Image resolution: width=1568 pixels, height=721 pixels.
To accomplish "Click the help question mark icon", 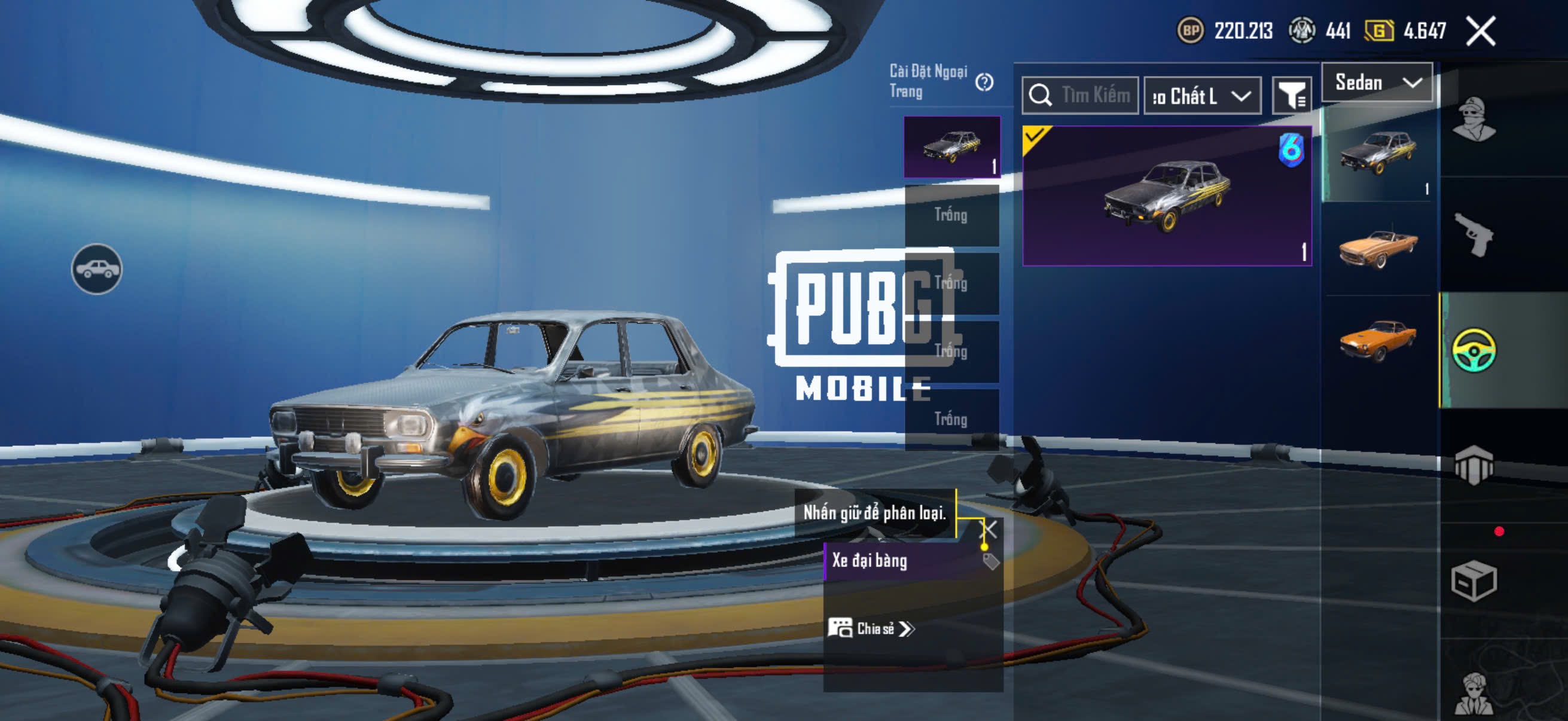I will [x=984, y=82].
